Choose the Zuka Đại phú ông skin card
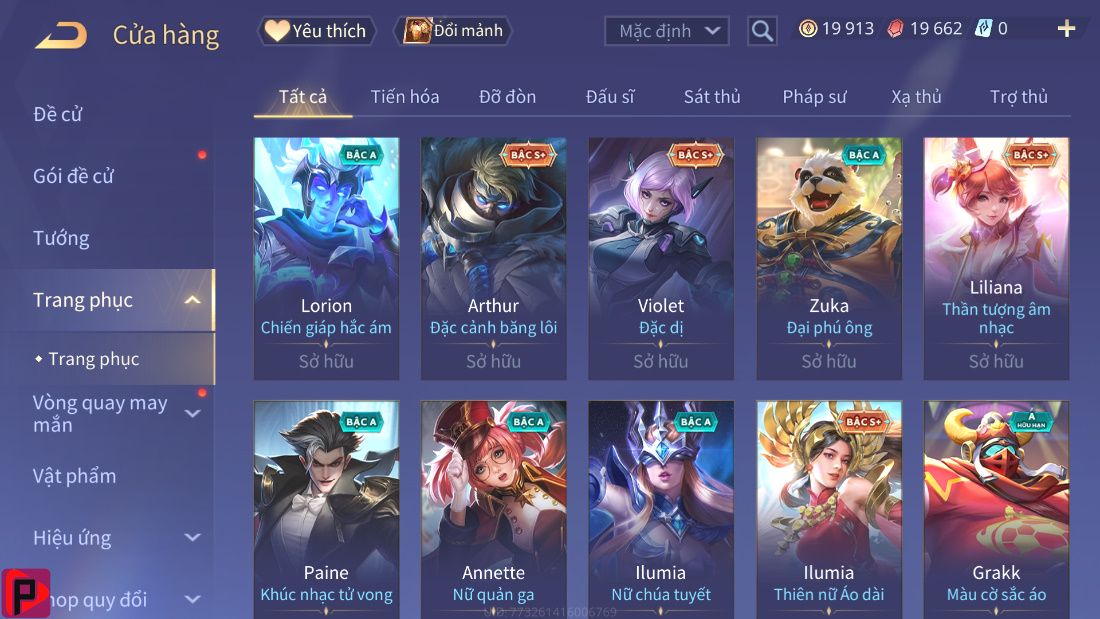Viewport: 1100px width, 619px height. pyautogui.click(x=829, y=258)
